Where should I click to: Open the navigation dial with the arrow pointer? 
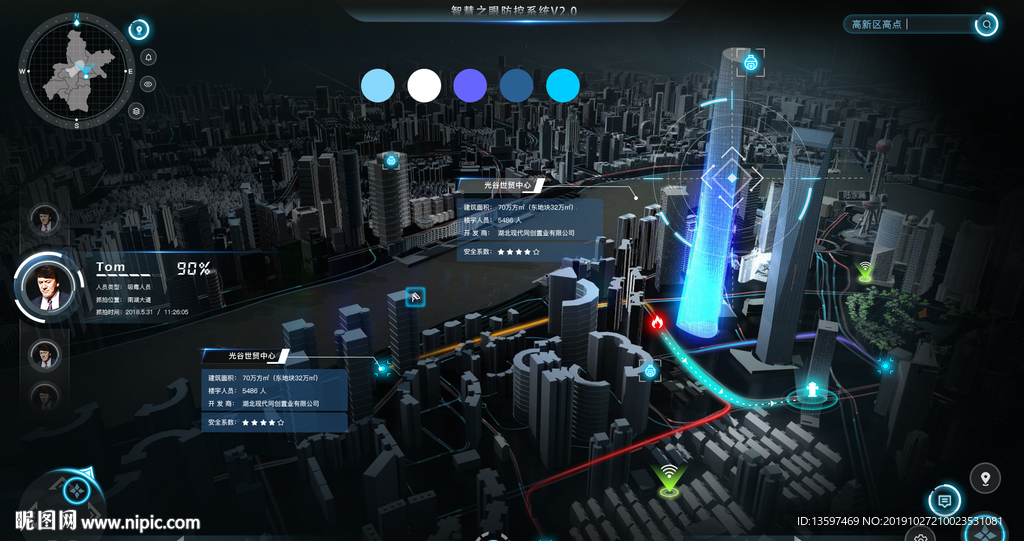(76, 491)
